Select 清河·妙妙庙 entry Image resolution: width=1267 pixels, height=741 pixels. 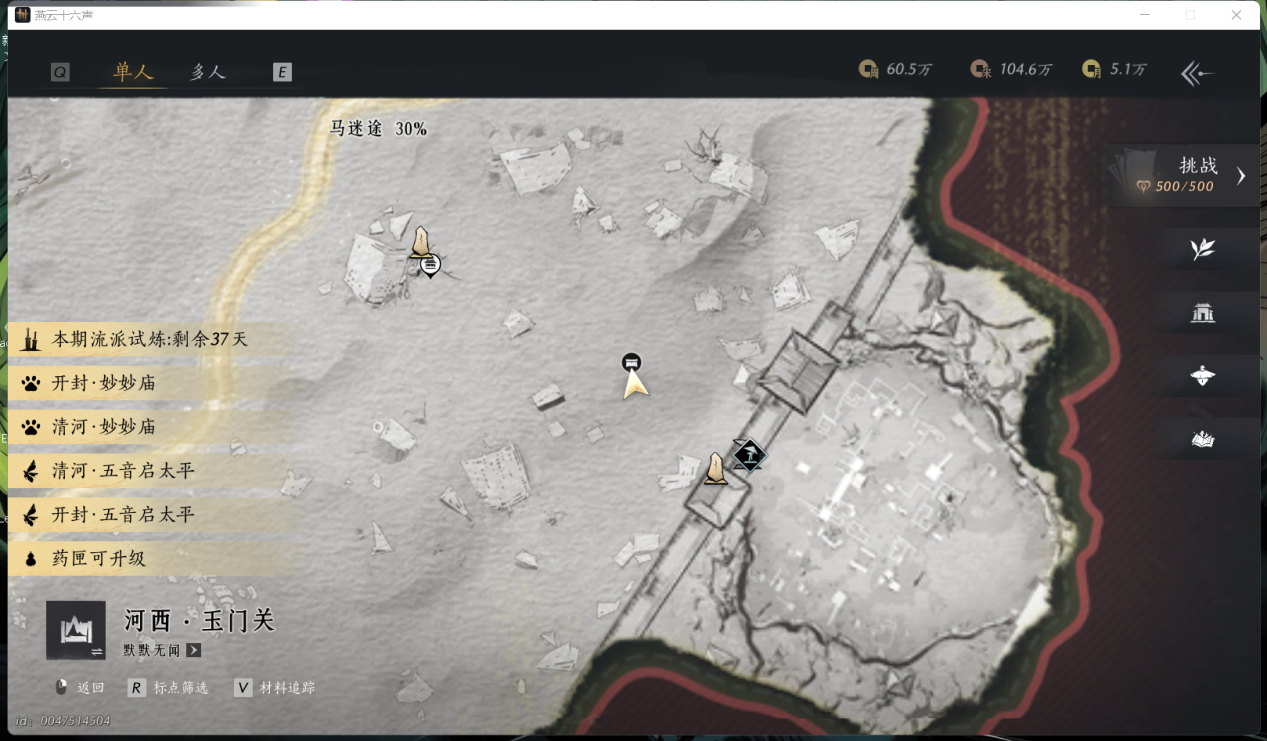pos(104,427)
